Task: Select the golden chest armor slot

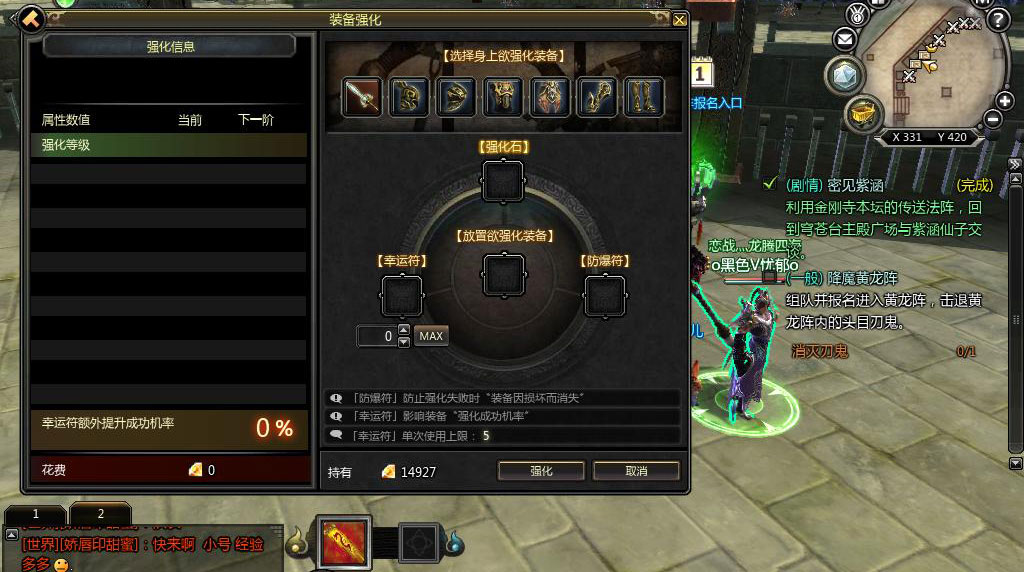Action: [503, 97]
